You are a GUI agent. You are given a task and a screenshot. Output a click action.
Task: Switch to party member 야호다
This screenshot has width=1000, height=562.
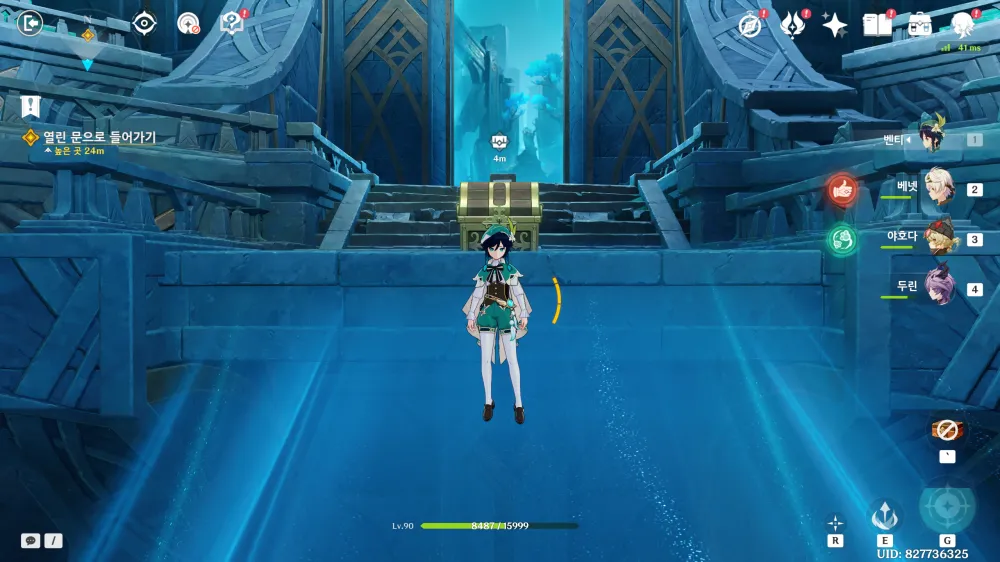(x=937, y=238)
